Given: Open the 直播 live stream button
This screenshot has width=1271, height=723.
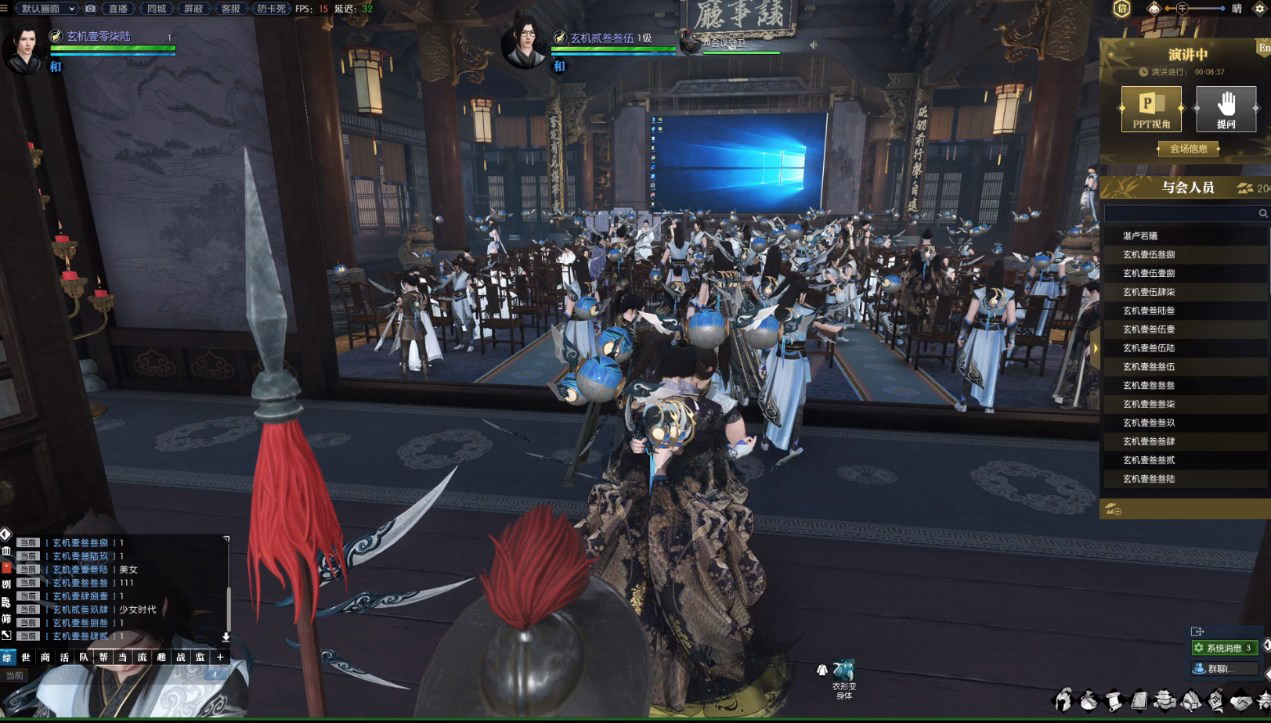Looking at the screenshot, I should click(118, 8).
